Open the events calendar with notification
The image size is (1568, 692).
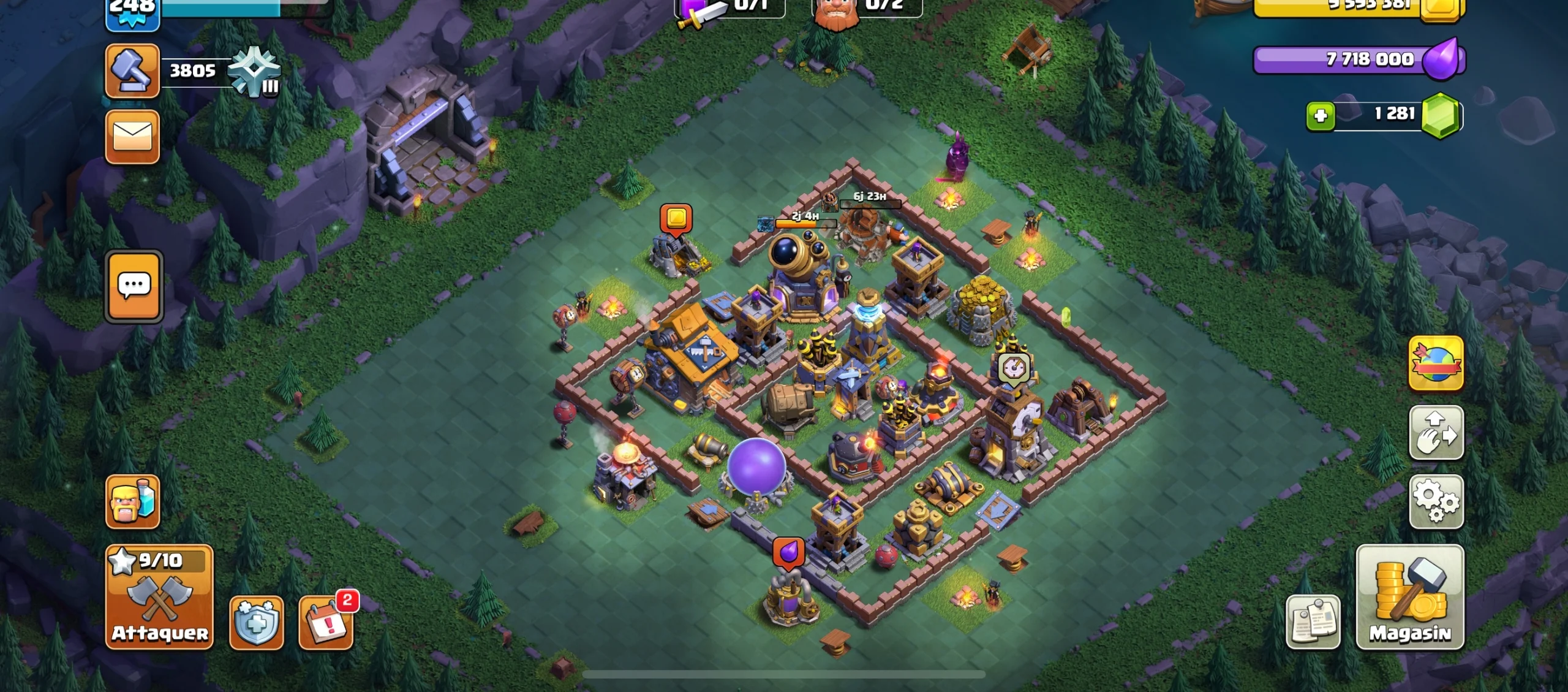coord(326,623)
